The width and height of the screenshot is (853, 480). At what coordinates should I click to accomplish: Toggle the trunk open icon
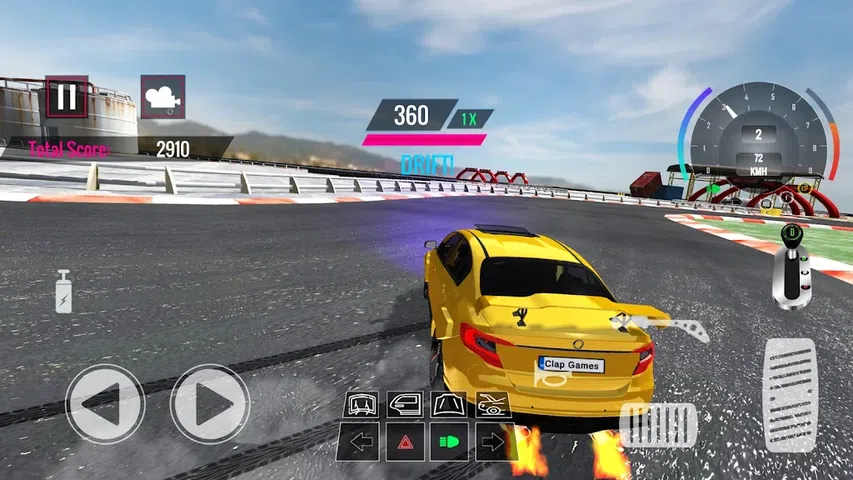coord(359,404)
